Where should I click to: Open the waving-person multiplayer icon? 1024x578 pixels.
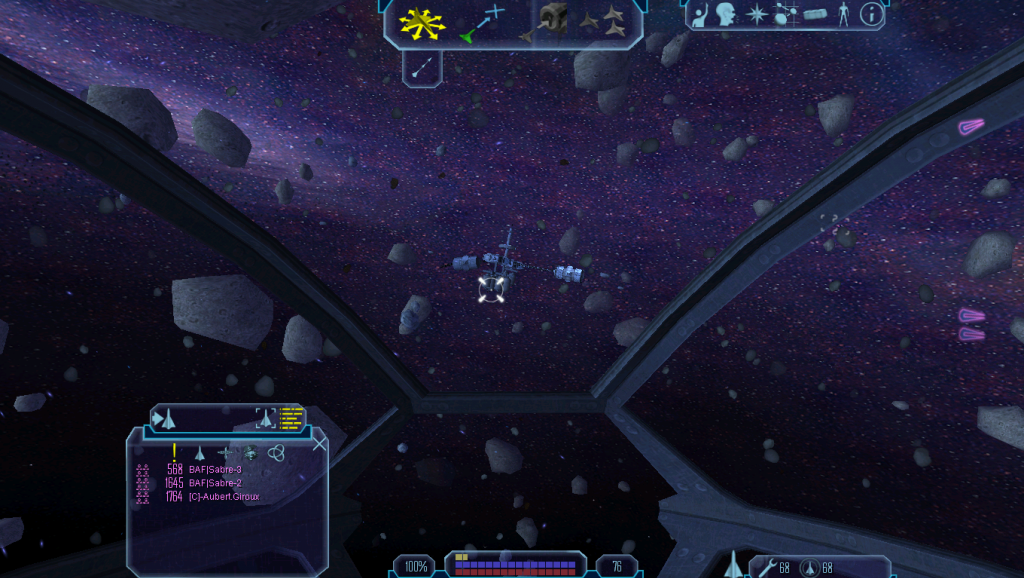tap(701, 14)
